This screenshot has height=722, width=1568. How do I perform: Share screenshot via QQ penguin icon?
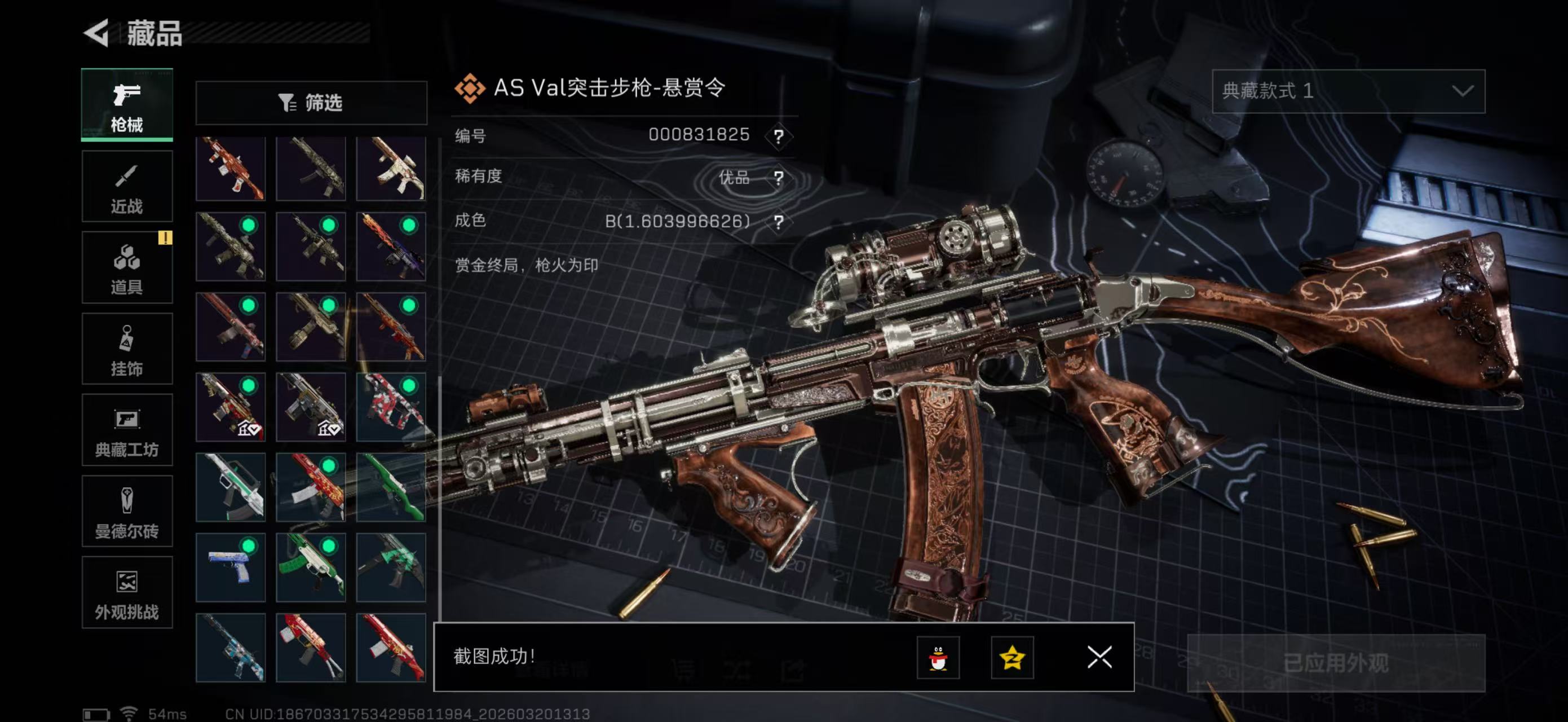point(938,658)
